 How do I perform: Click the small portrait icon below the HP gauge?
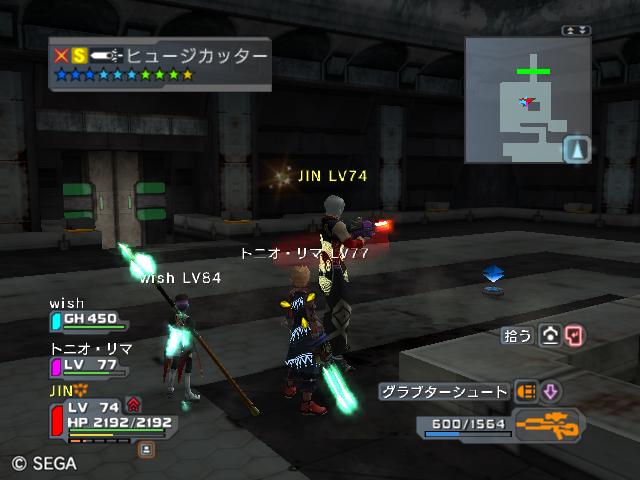click(146, 449)
